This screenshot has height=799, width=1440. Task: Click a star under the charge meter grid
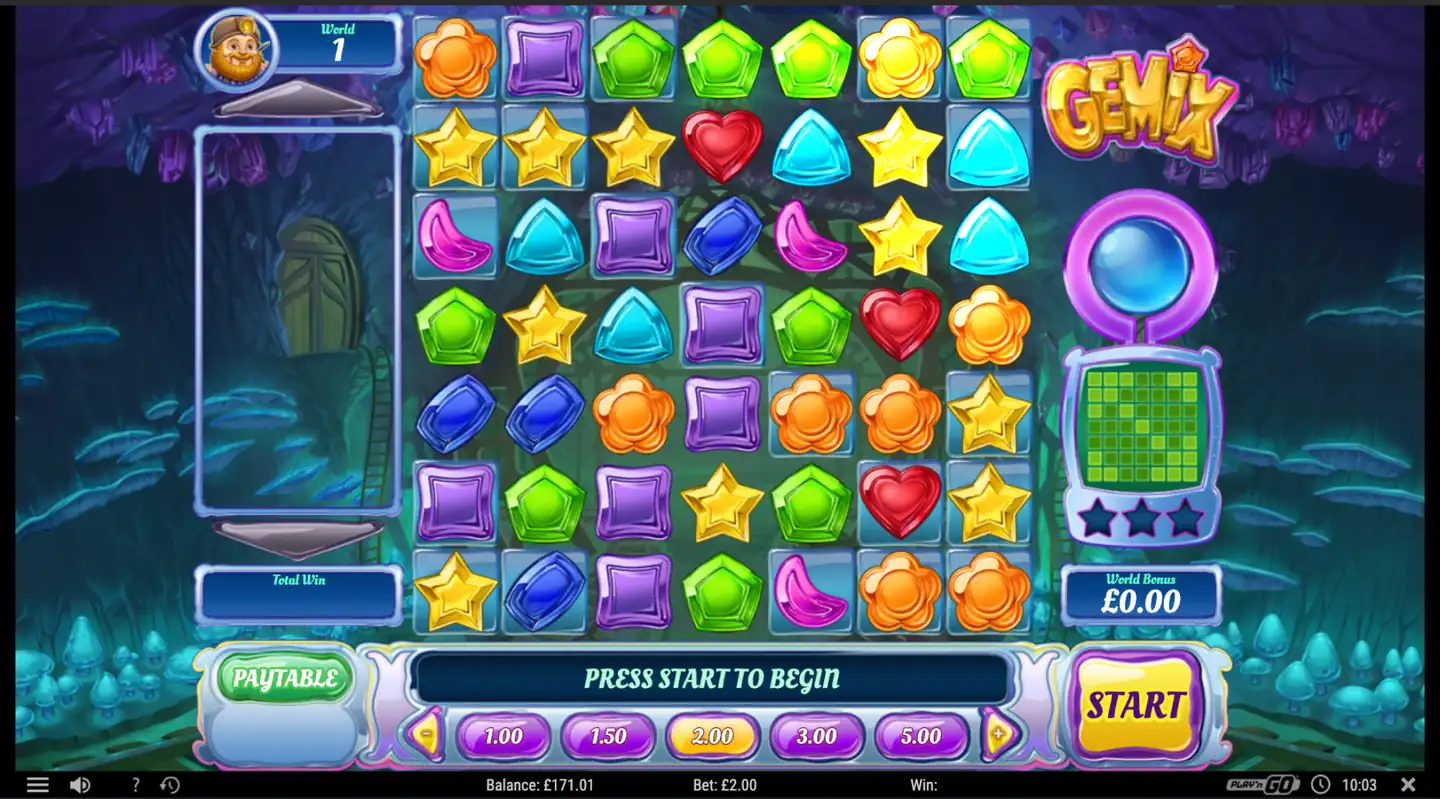(1141, 517)
